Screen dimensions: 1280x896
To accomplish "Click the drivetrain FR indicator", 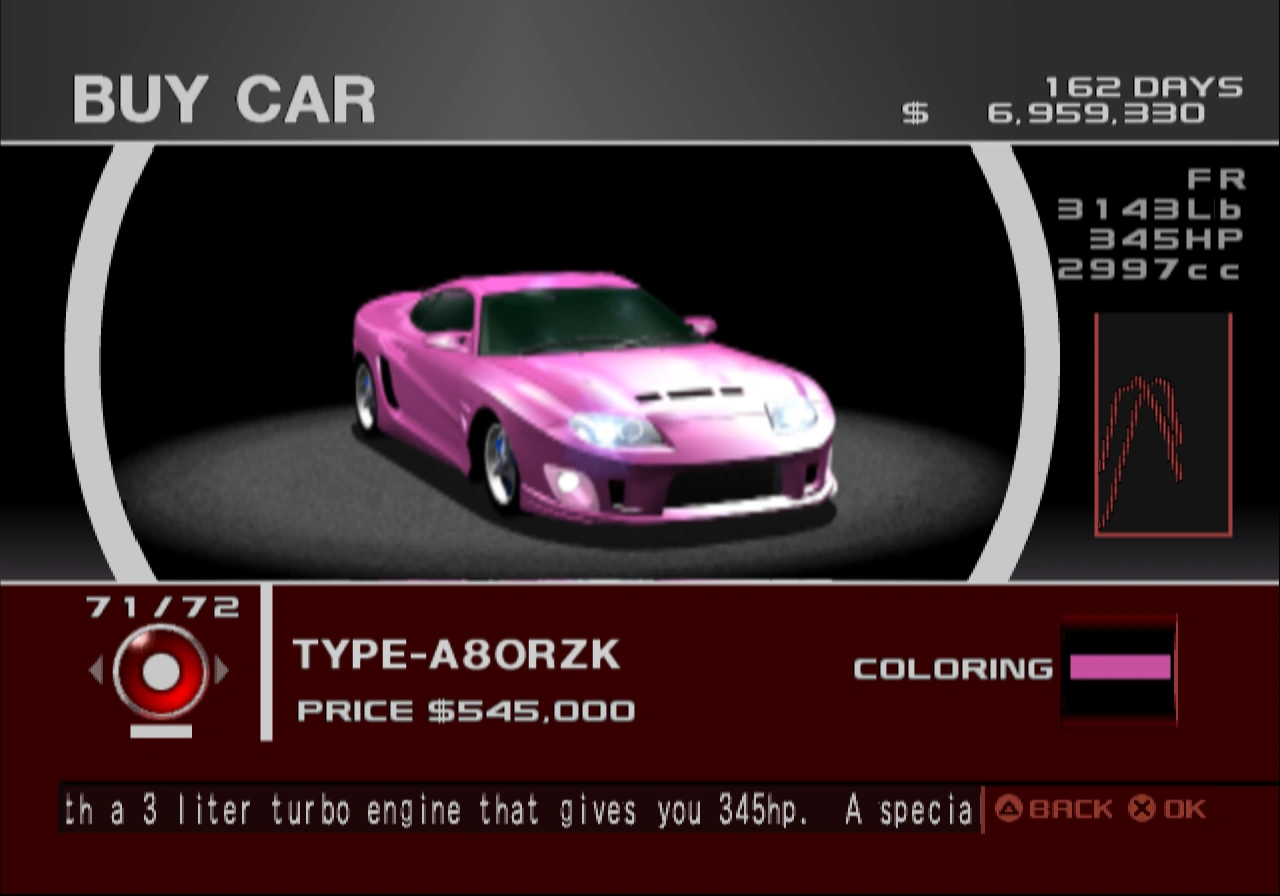I will click(x=1218, y=181).
